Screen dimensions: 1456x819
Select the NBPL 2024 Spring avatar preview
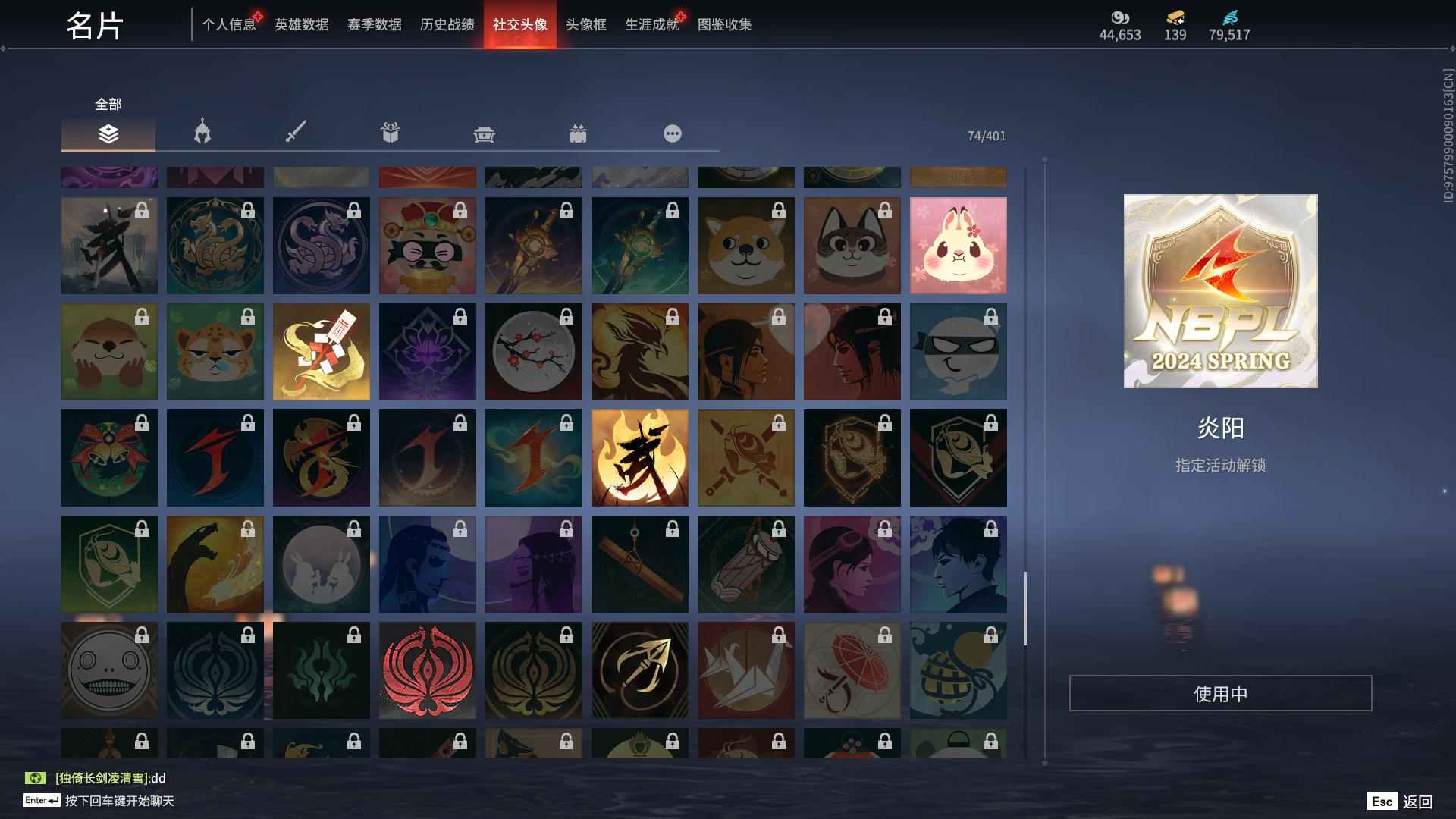click(1220, 293)
